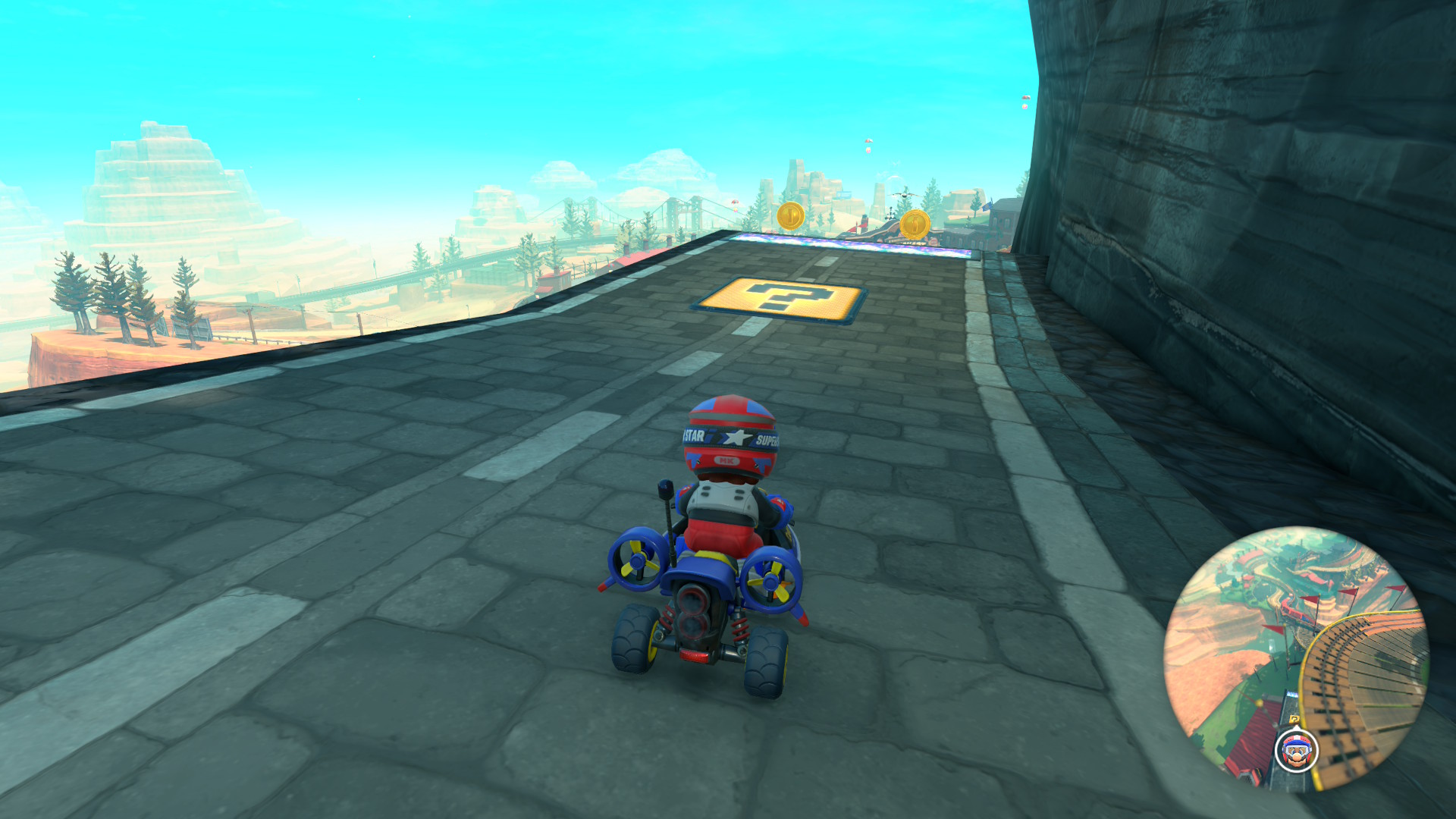This screenshot has height=819, width=1456.
Task: Select the right golden coin near the buildings
Action: [x=915, y=225]
